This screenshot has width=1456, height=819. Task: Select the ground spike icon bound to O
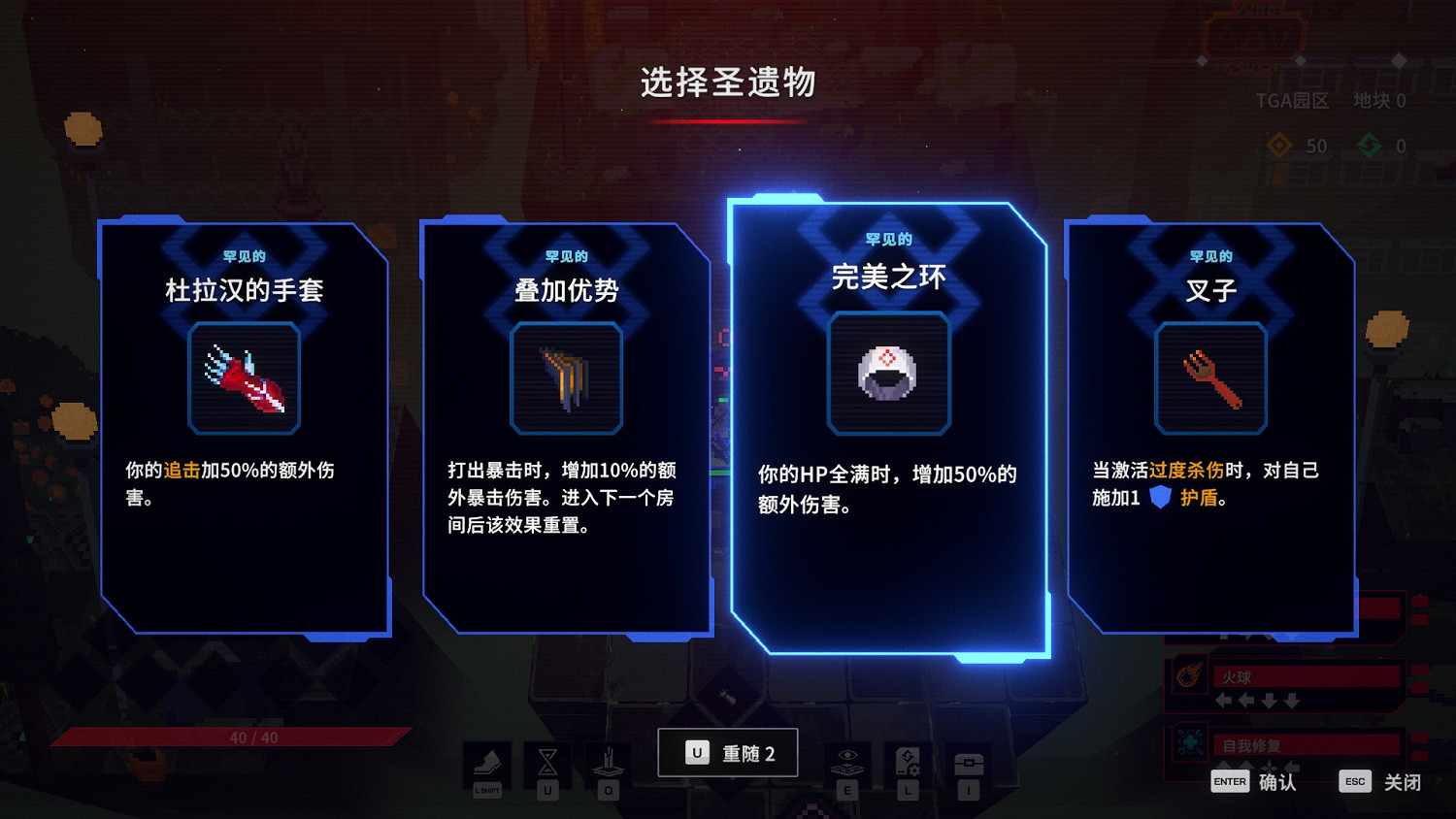tap(608, 761)
